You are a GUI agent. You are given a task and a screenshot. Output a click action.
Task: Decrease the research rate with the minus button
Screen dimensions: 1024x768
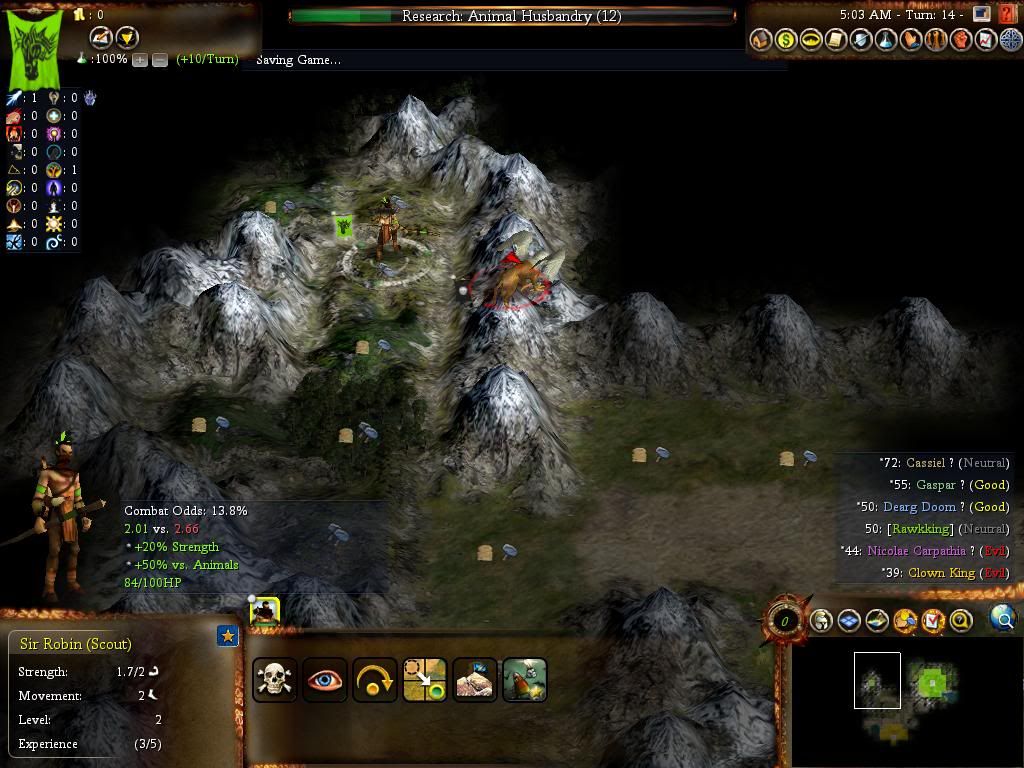point(159,60)
